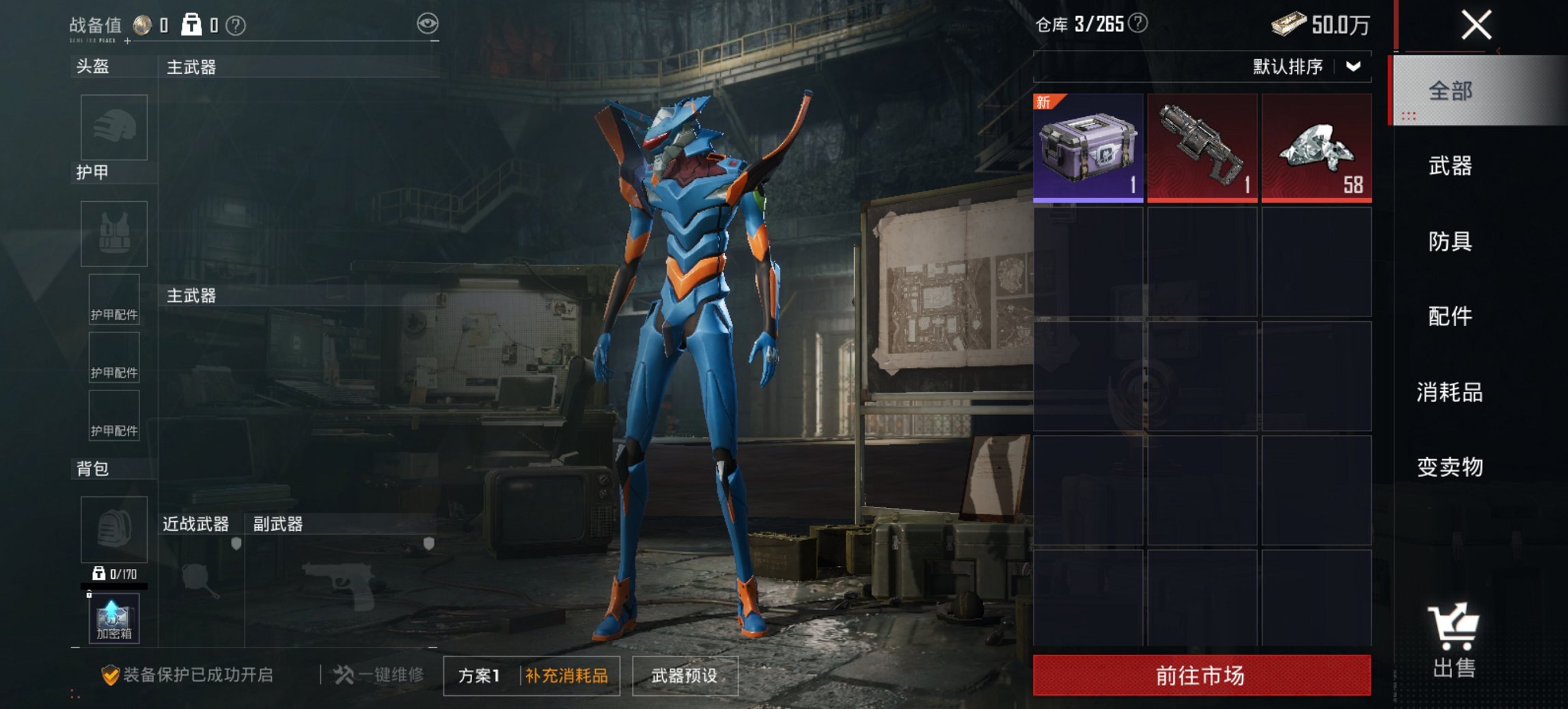
Task: Click the 0/170 backpack capacity bar
Action: 113,576
